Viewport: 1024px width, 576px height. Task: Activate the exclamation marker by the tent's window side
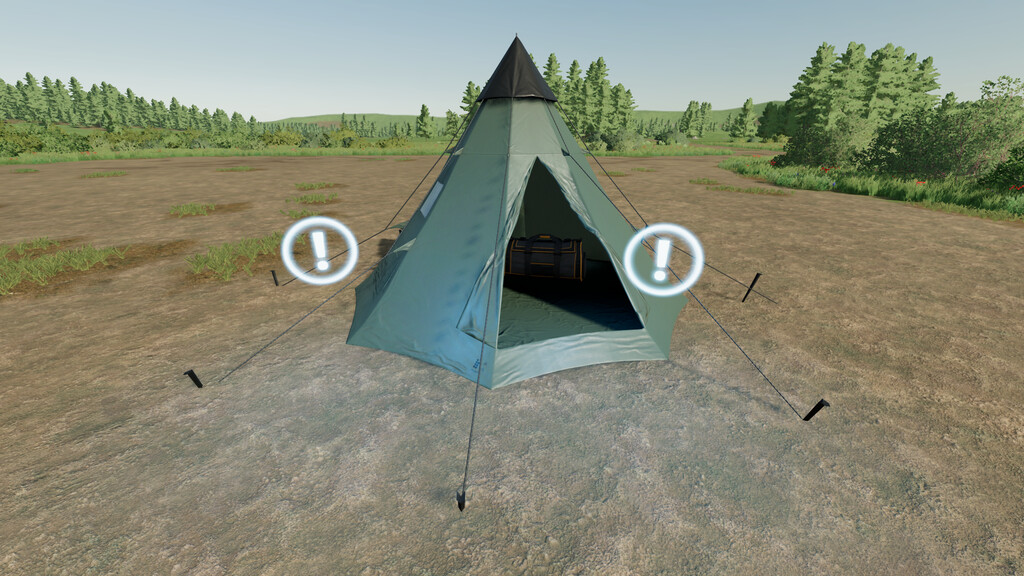[319, 251]
